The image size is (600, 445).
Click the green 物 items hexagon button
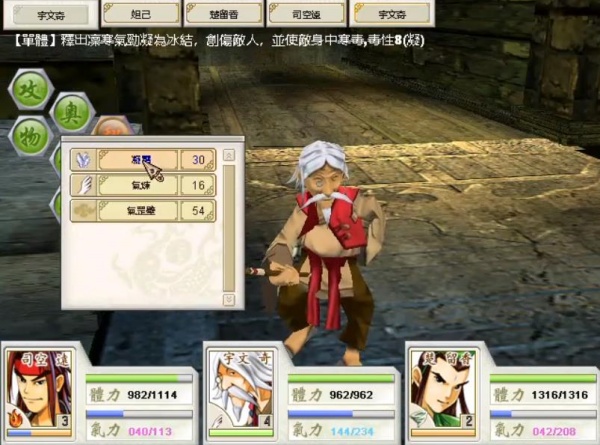click(x=31, y=136)
